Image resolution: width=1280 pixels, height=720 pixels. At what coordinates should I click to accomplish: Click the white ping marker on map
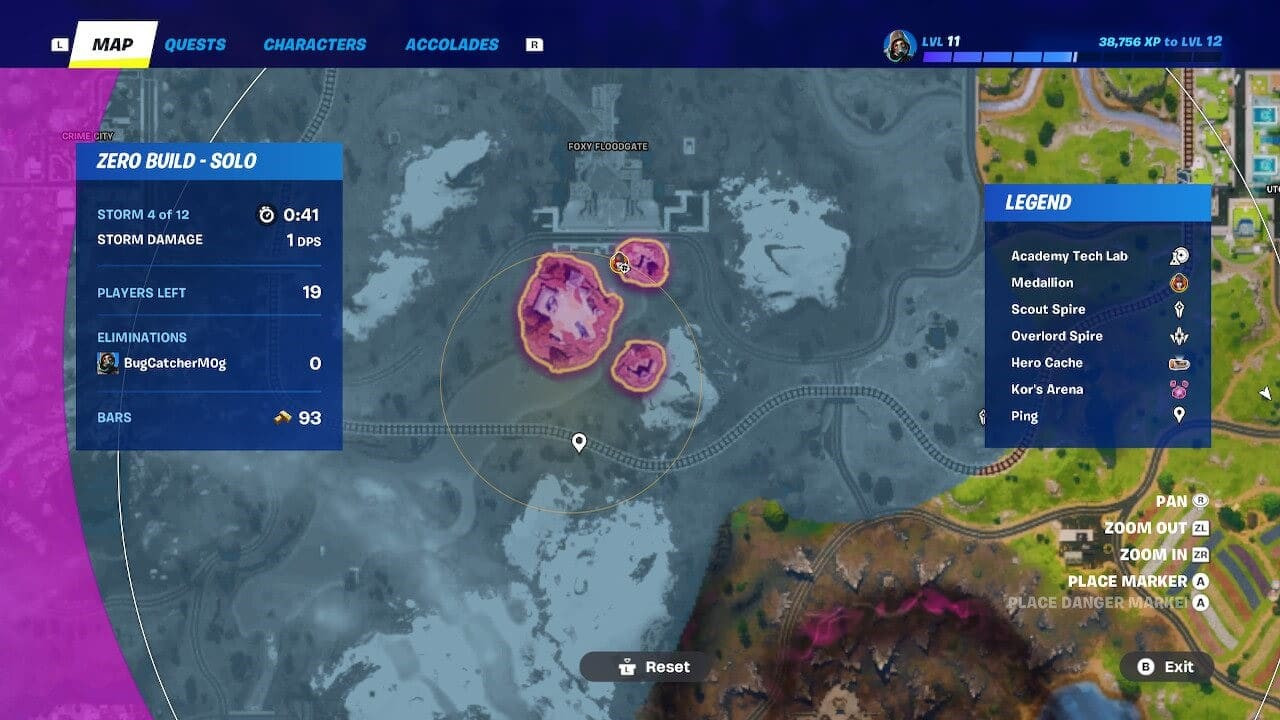point(578,442)
